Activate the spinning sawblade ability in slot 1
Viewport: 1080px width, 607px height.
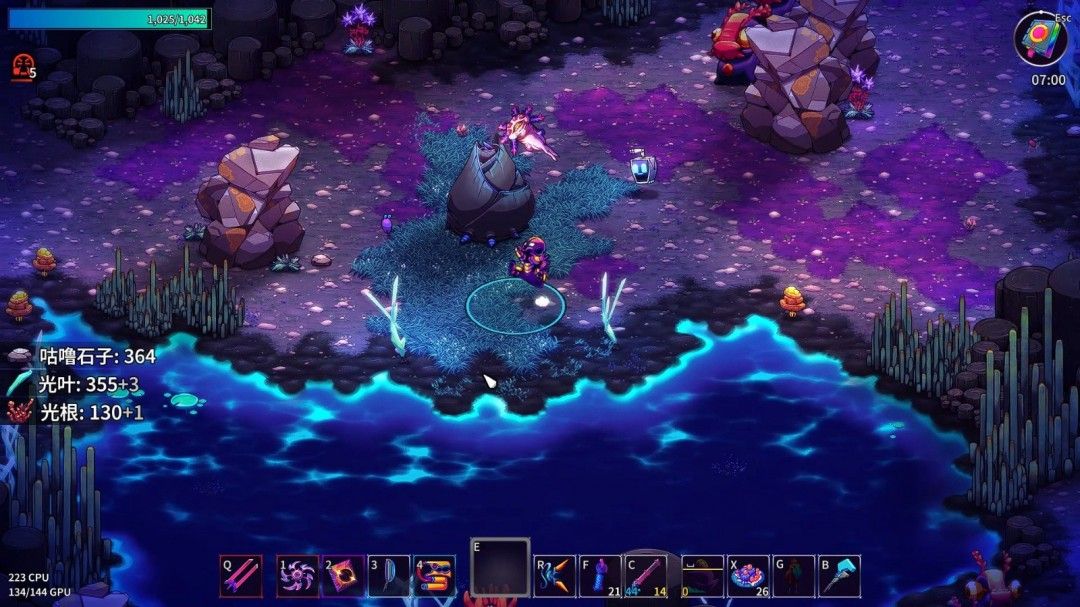298,576
